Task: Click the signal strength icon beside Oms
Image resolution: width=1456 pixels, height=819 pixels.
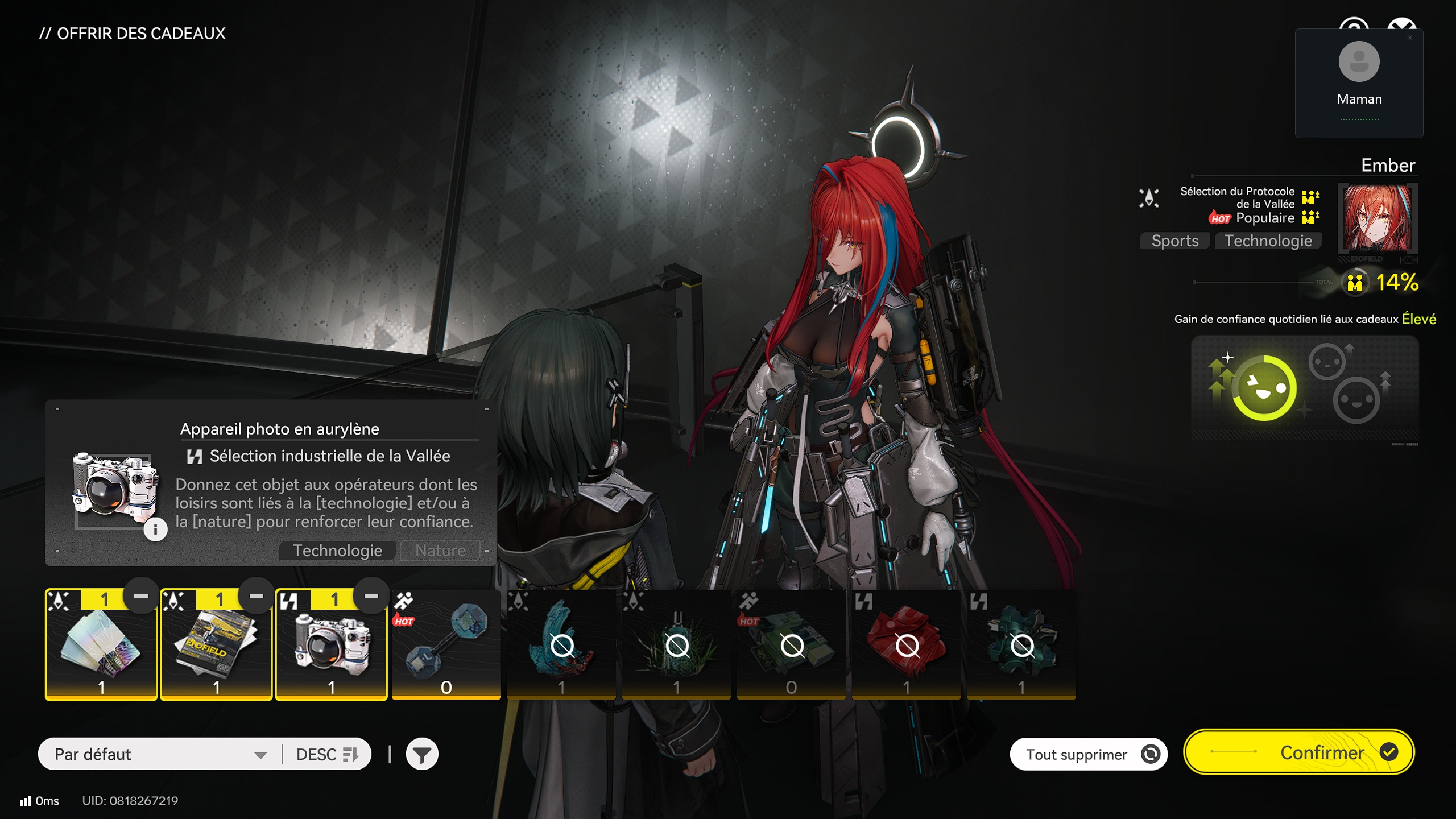Action: [x=24, y=801]
